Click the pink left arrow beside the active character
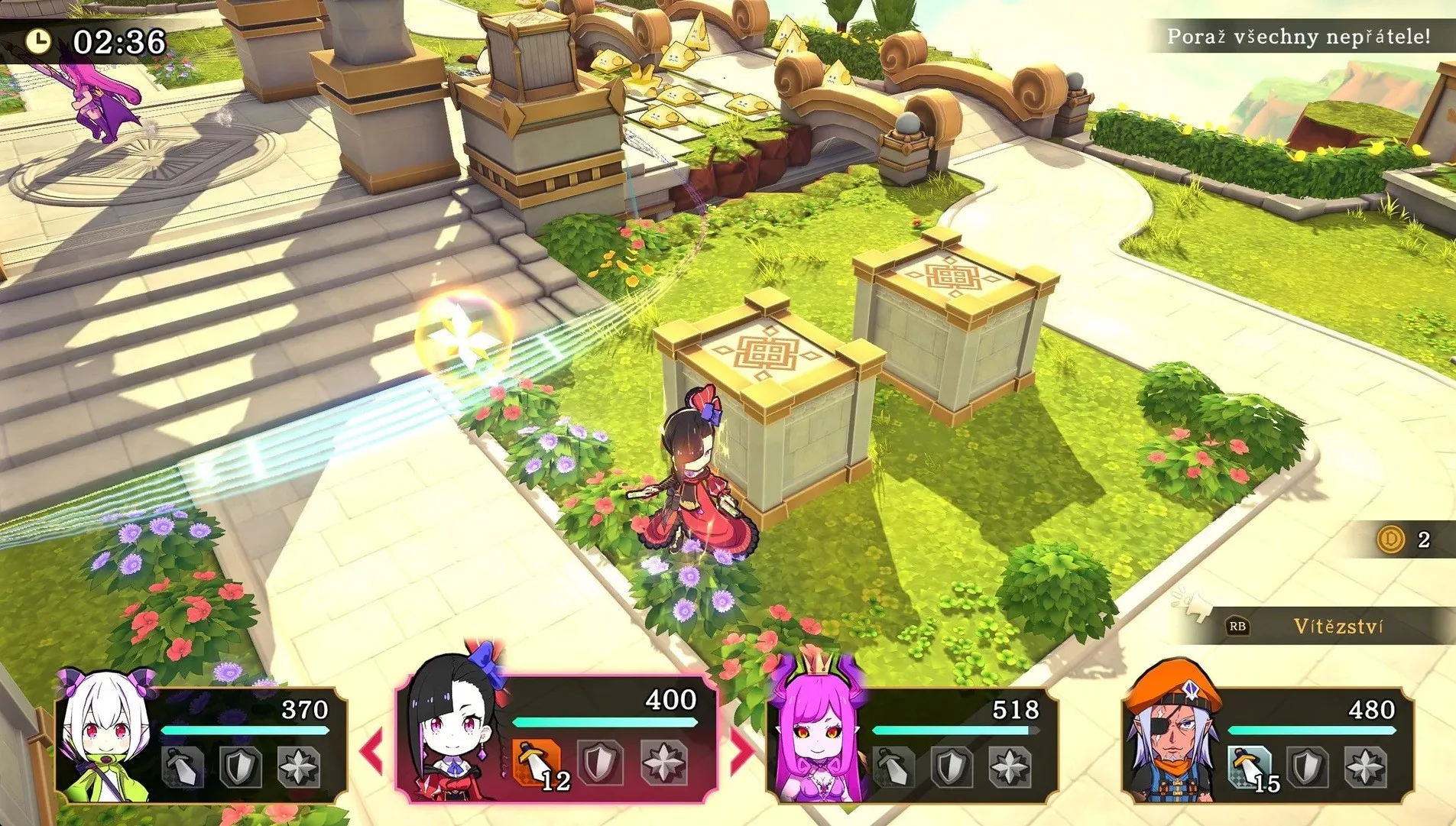1456x826 pixels. pyautogui.click(x=372, y=750)
